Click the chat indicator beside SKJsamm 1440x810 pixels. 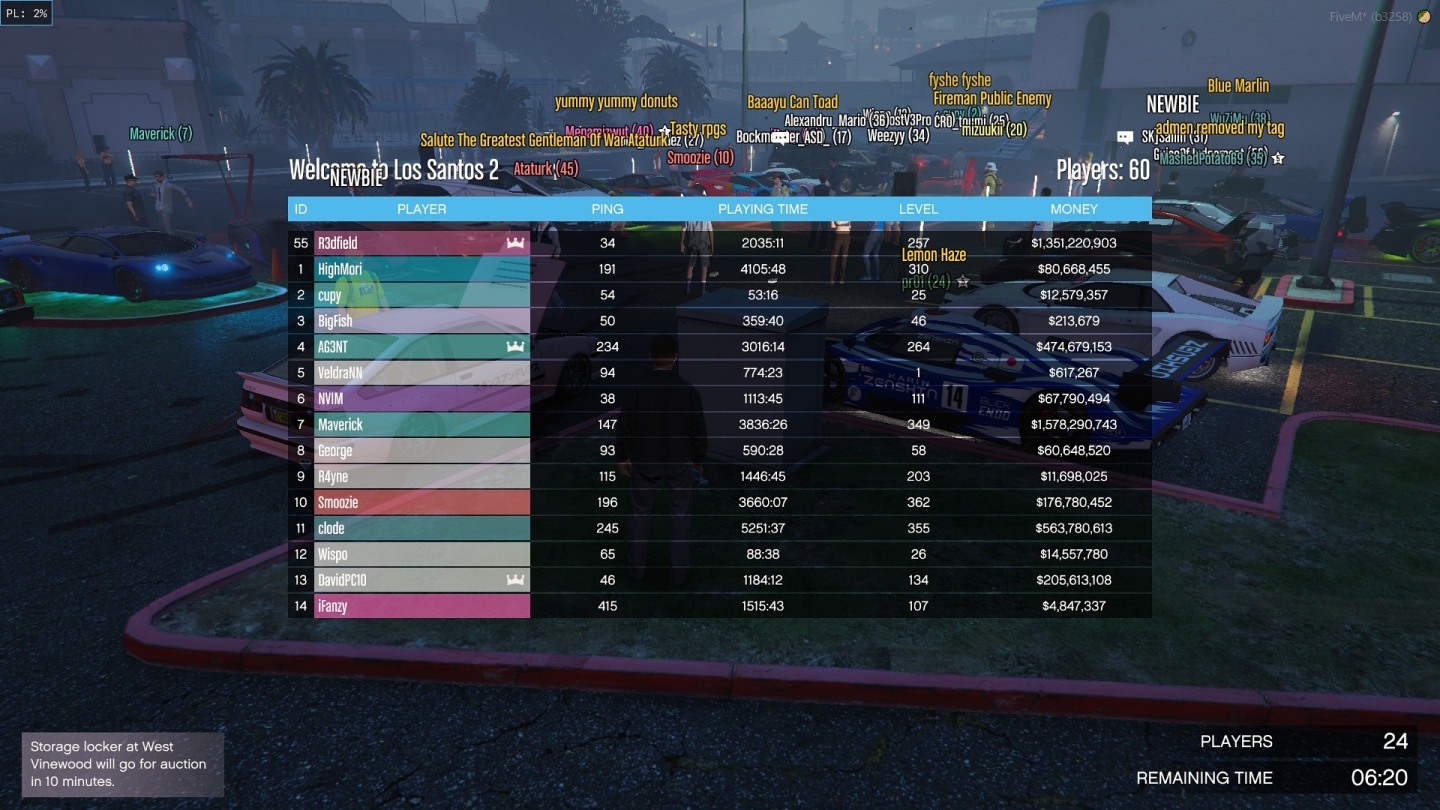point(1127,136)
